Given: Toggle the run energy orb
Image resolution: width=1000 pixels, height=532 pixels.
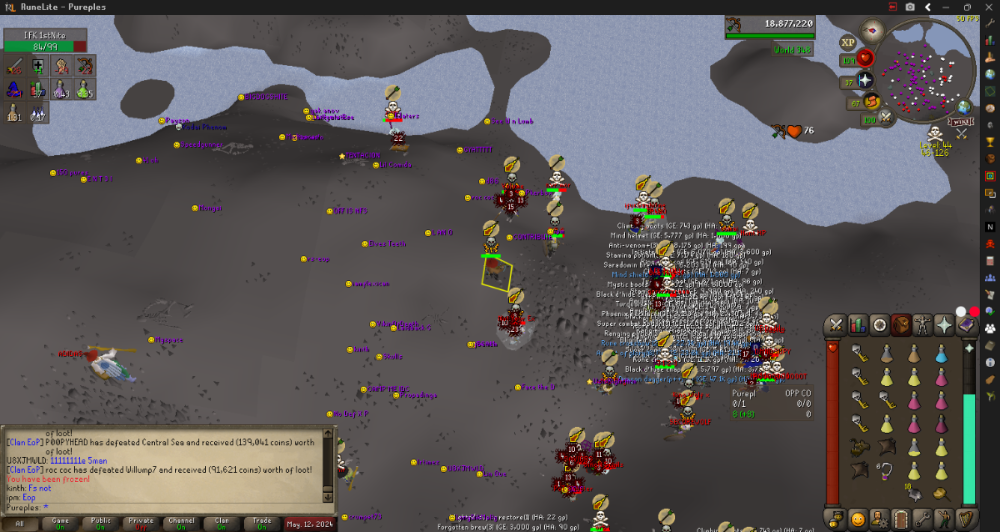Looking at the screenshot, I should (872, 101).
